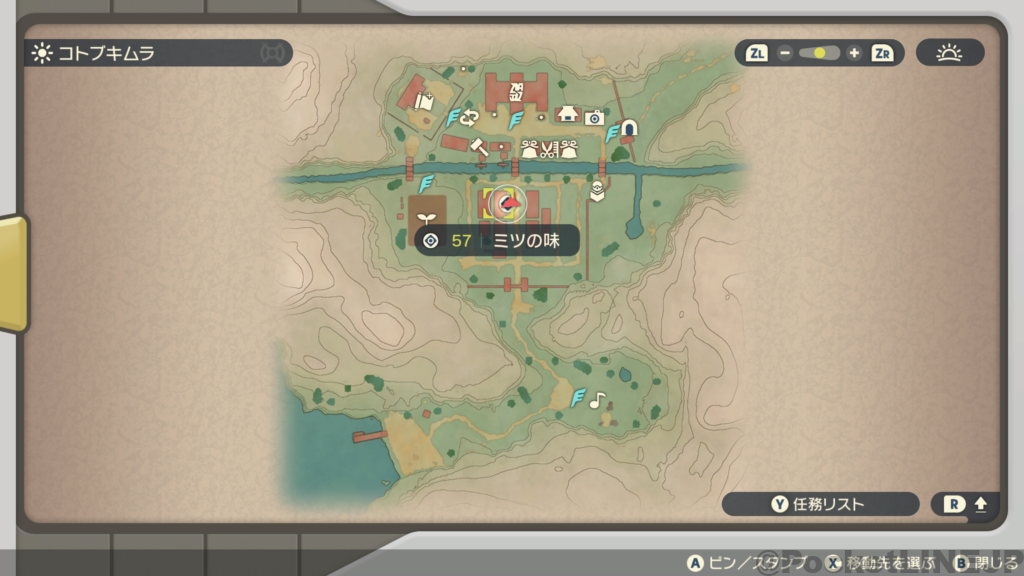Adjust the map zoom level slider

point(819,53)
